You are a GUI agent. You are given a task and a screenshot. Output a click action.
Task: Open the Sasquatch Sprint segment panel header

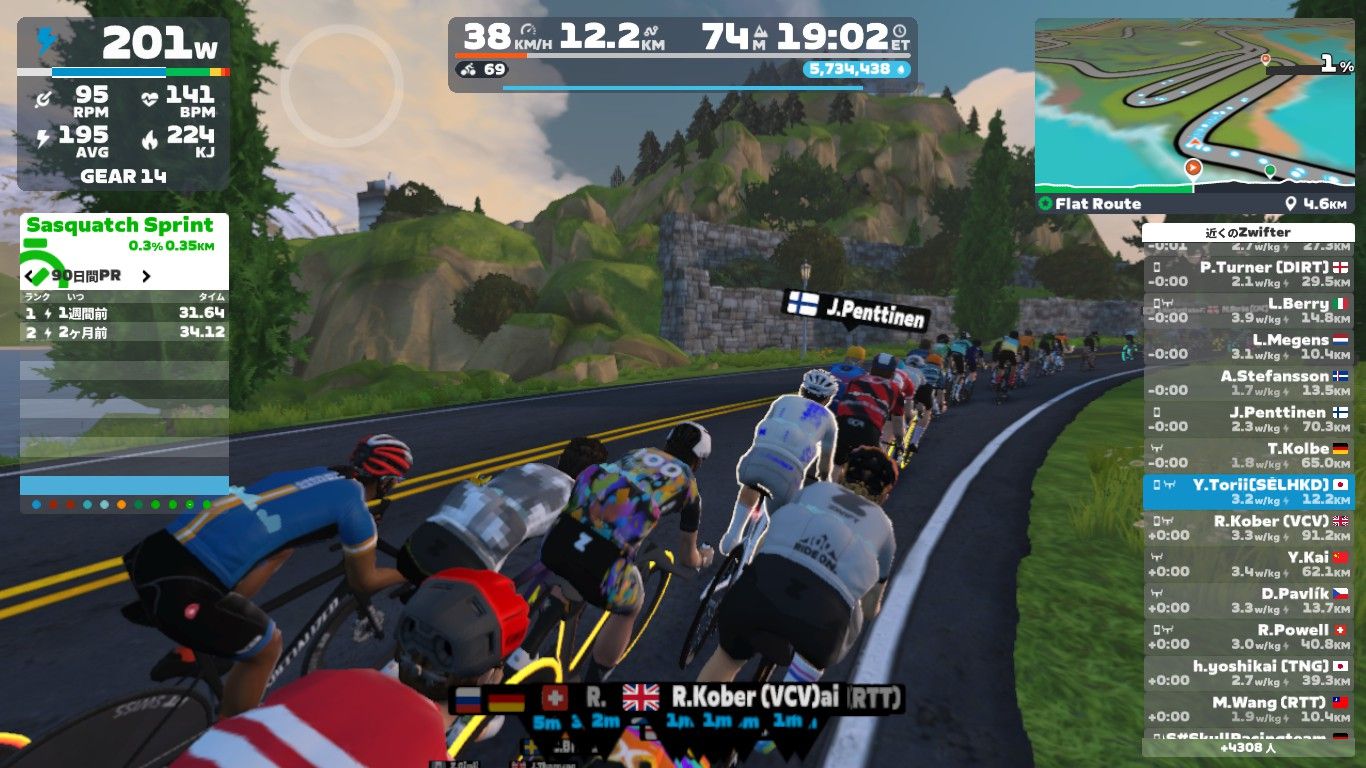(x=120, y=226)
